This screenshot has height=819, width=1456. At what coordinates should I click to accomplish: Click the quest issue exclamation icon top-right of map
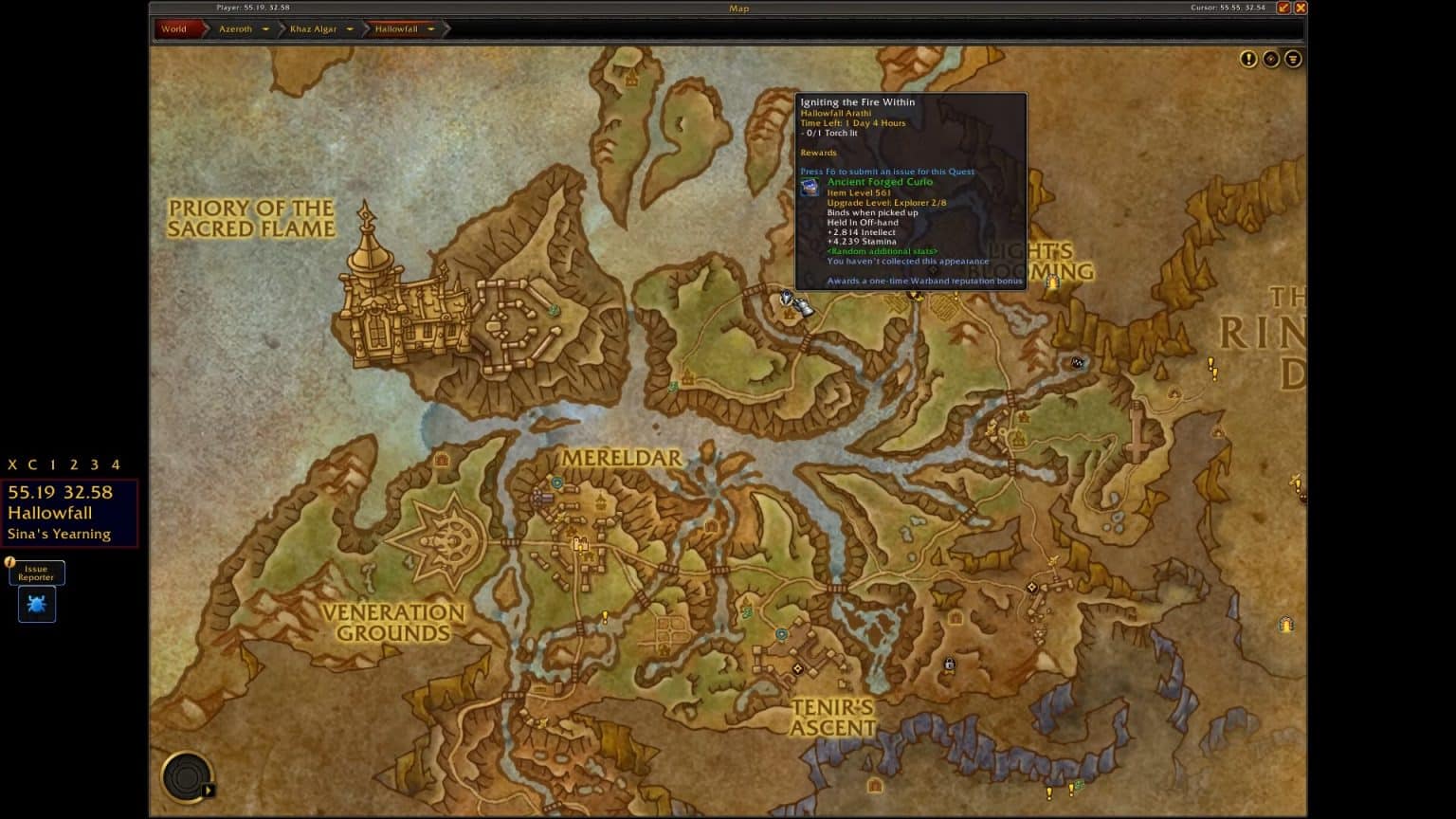(x=1248, y=59)
